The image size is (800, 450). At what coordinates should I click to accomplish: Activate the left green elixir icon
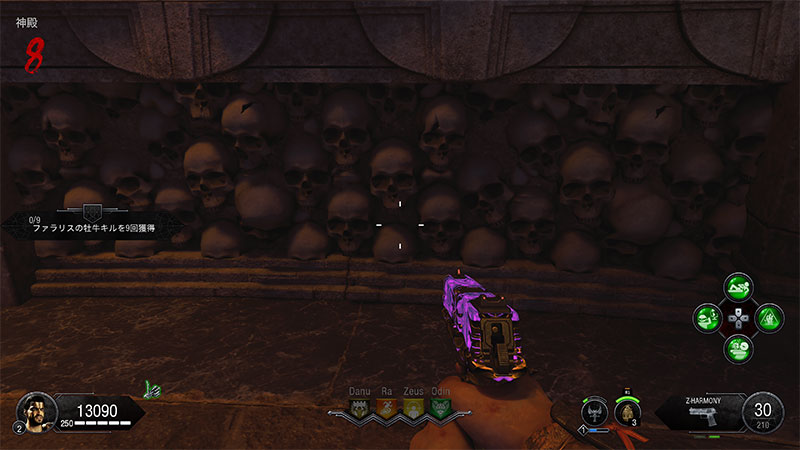709,319
